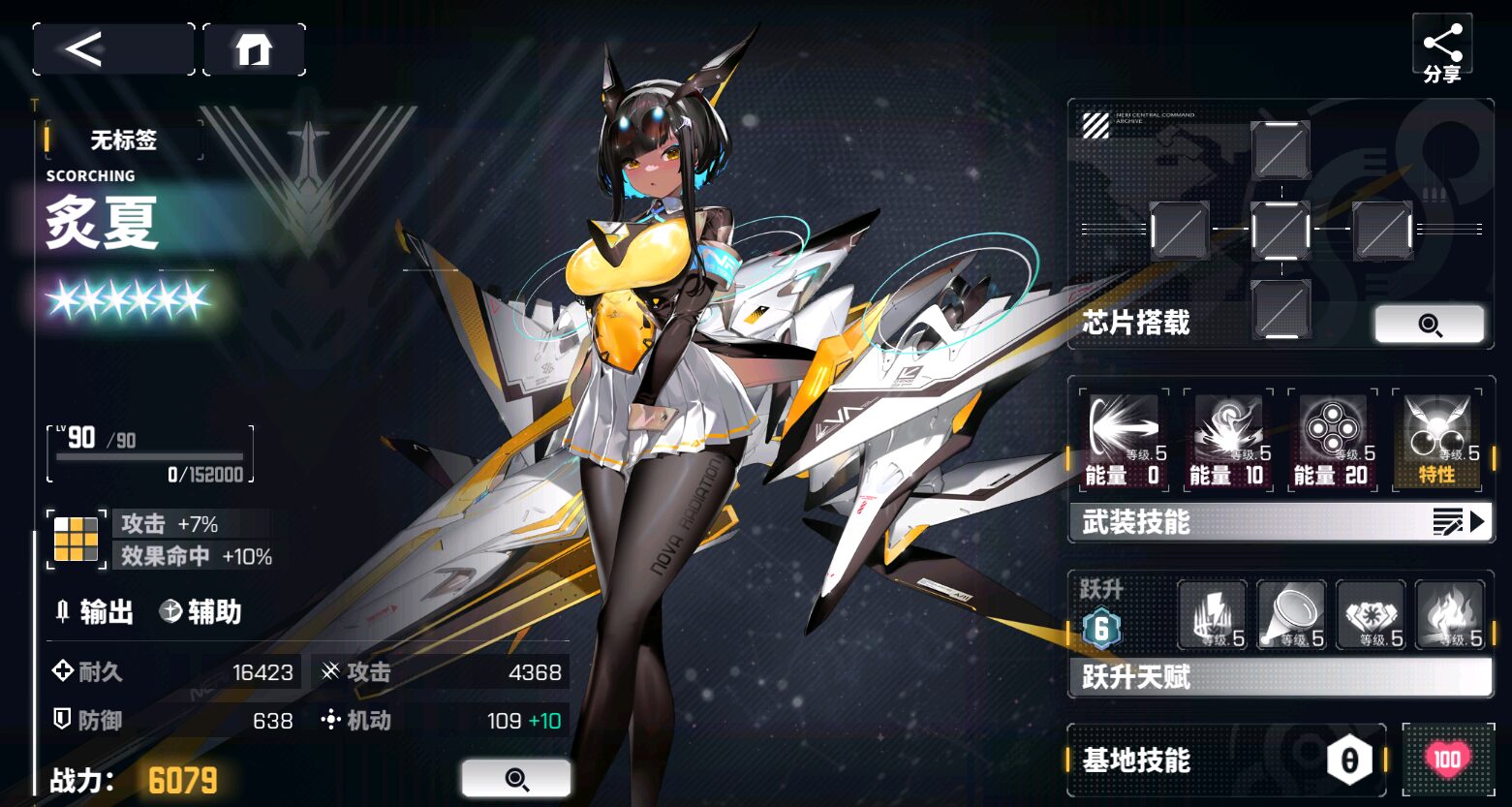Image resolution: width=1512 pixels, height=807 pixels.
Task: Inspect chip loadout with magnifier button
Action: pyautogui.click(x=1429, y=325)
